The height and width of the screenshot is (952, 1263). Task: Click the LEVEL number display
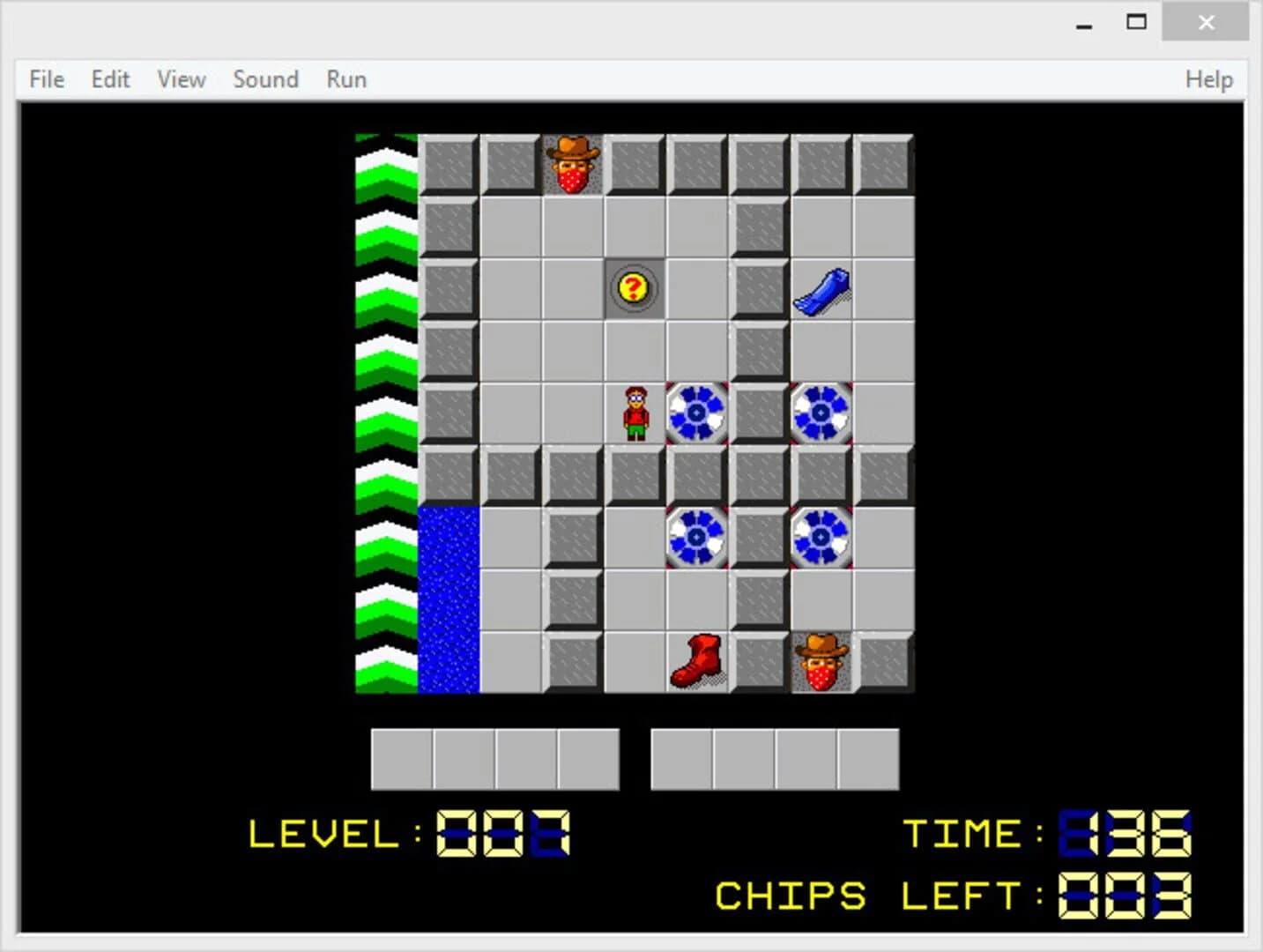tap(504, 835)
